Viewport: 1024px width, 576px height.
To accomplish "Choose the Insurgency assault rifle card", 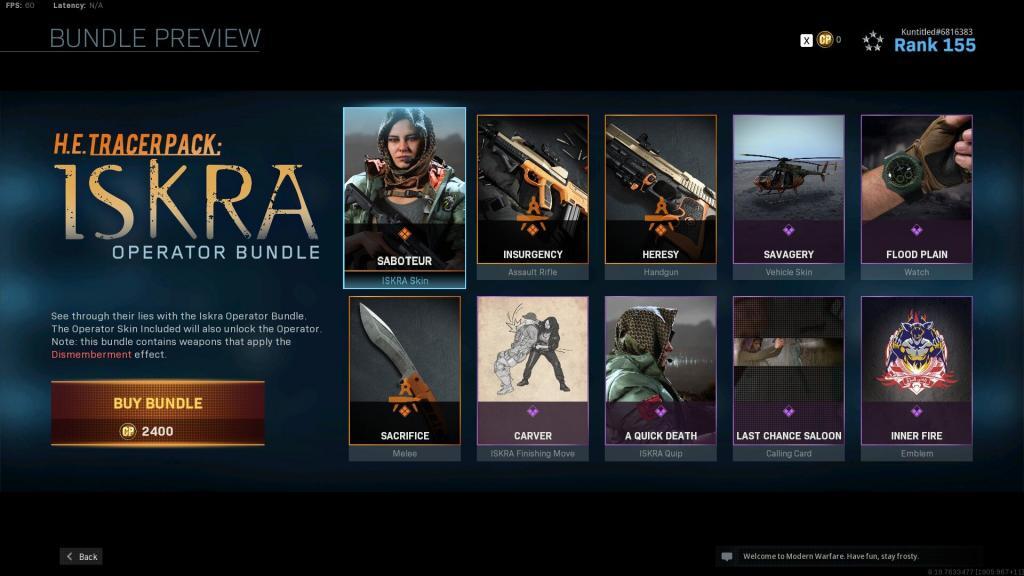I will 532,196.
